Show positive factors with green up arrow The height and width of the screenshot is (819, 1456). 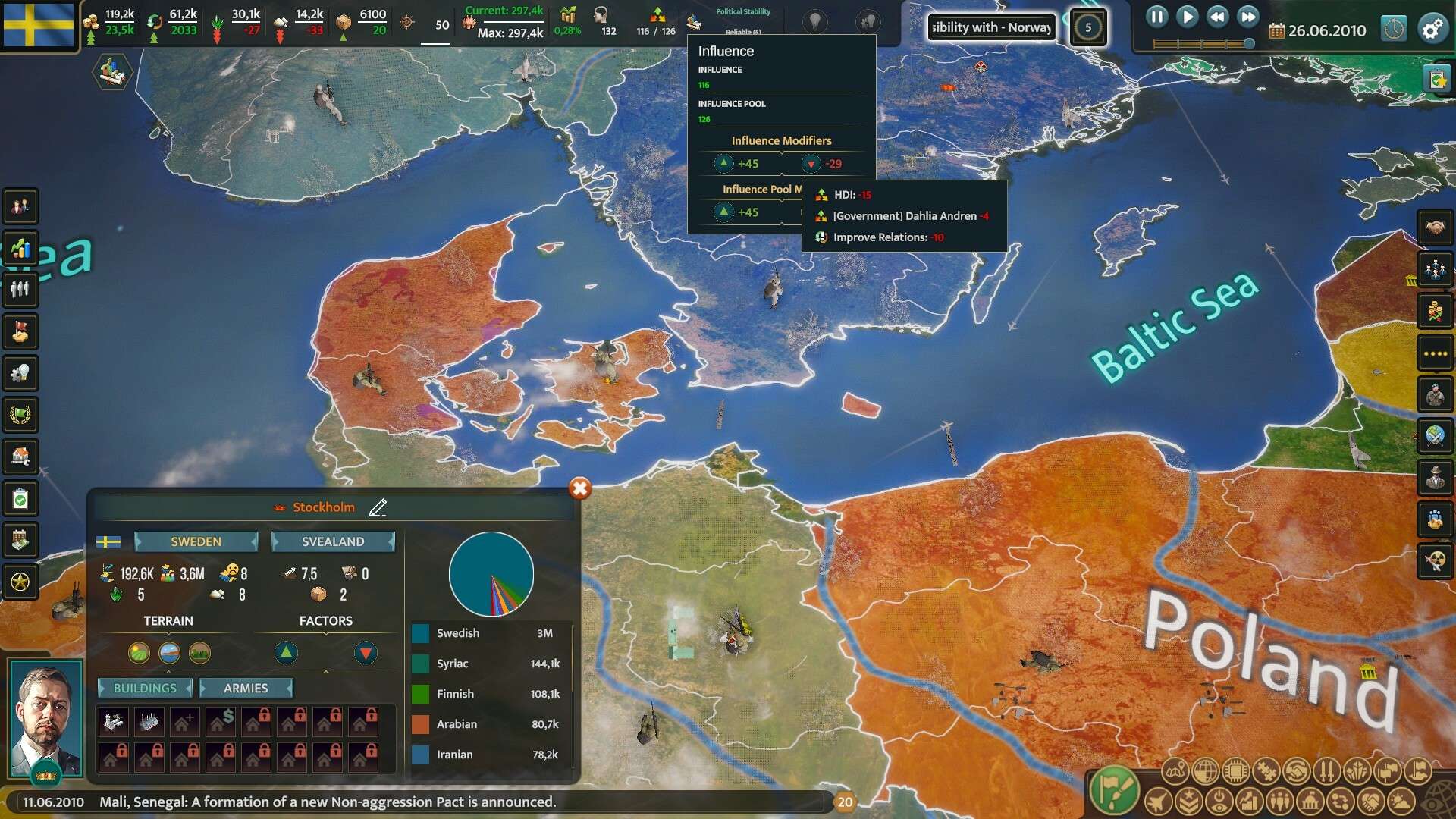click(286, 652)
